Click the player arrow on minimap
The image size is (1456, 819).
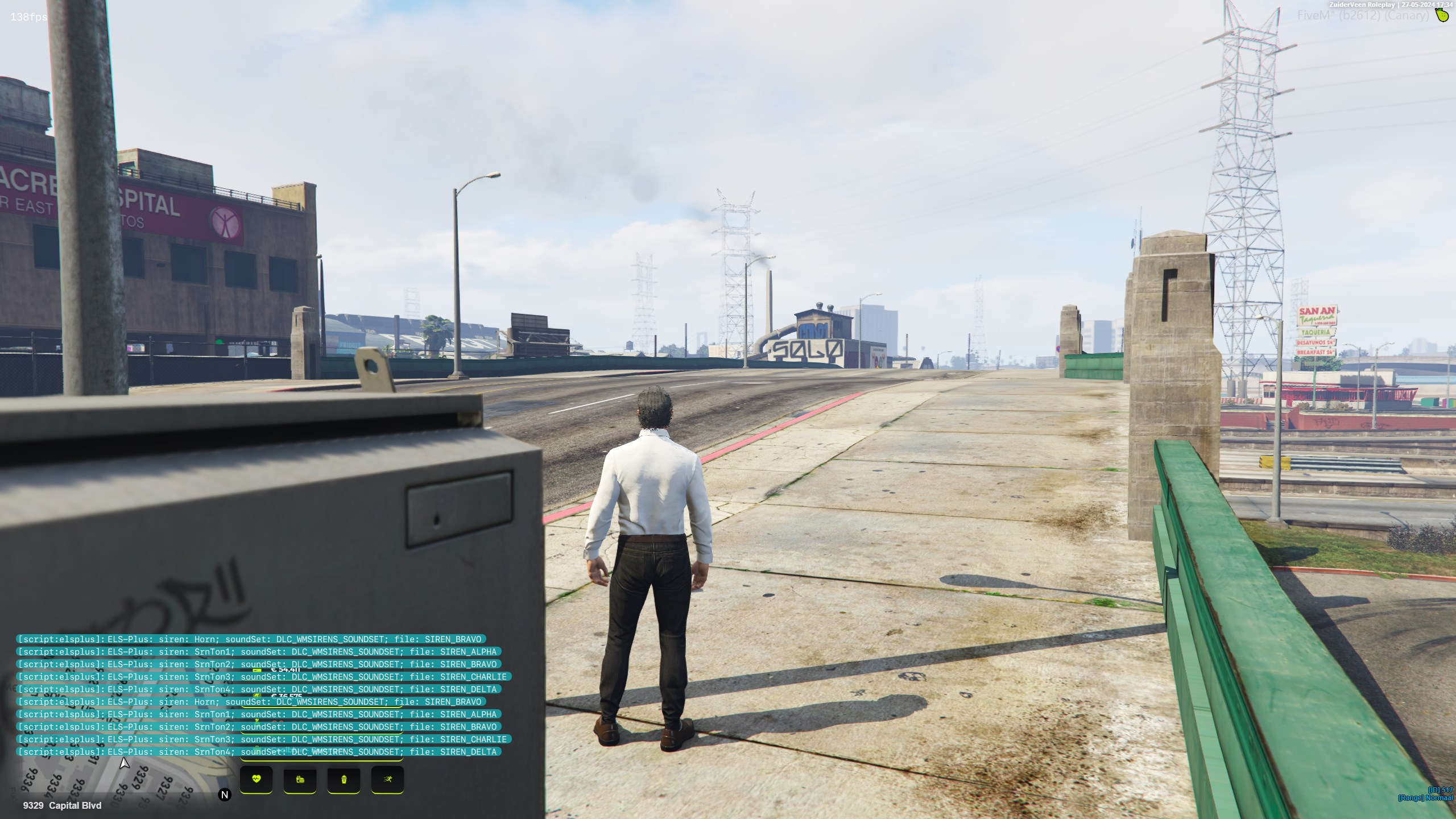coord(124,763)
